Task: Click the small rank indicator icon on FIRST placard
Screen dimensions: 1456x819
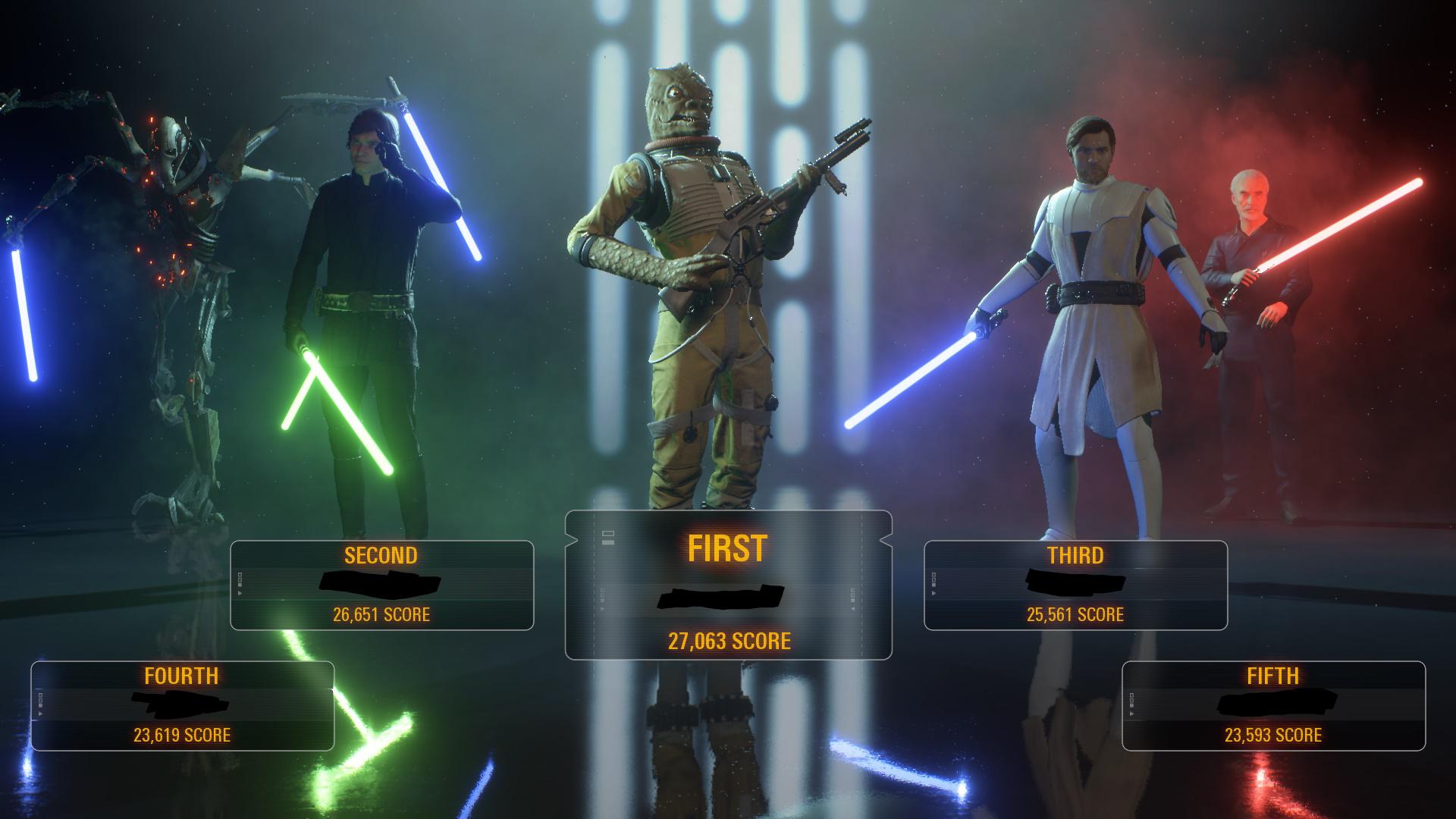Action: pyautogui.click(x=607, y=537)
